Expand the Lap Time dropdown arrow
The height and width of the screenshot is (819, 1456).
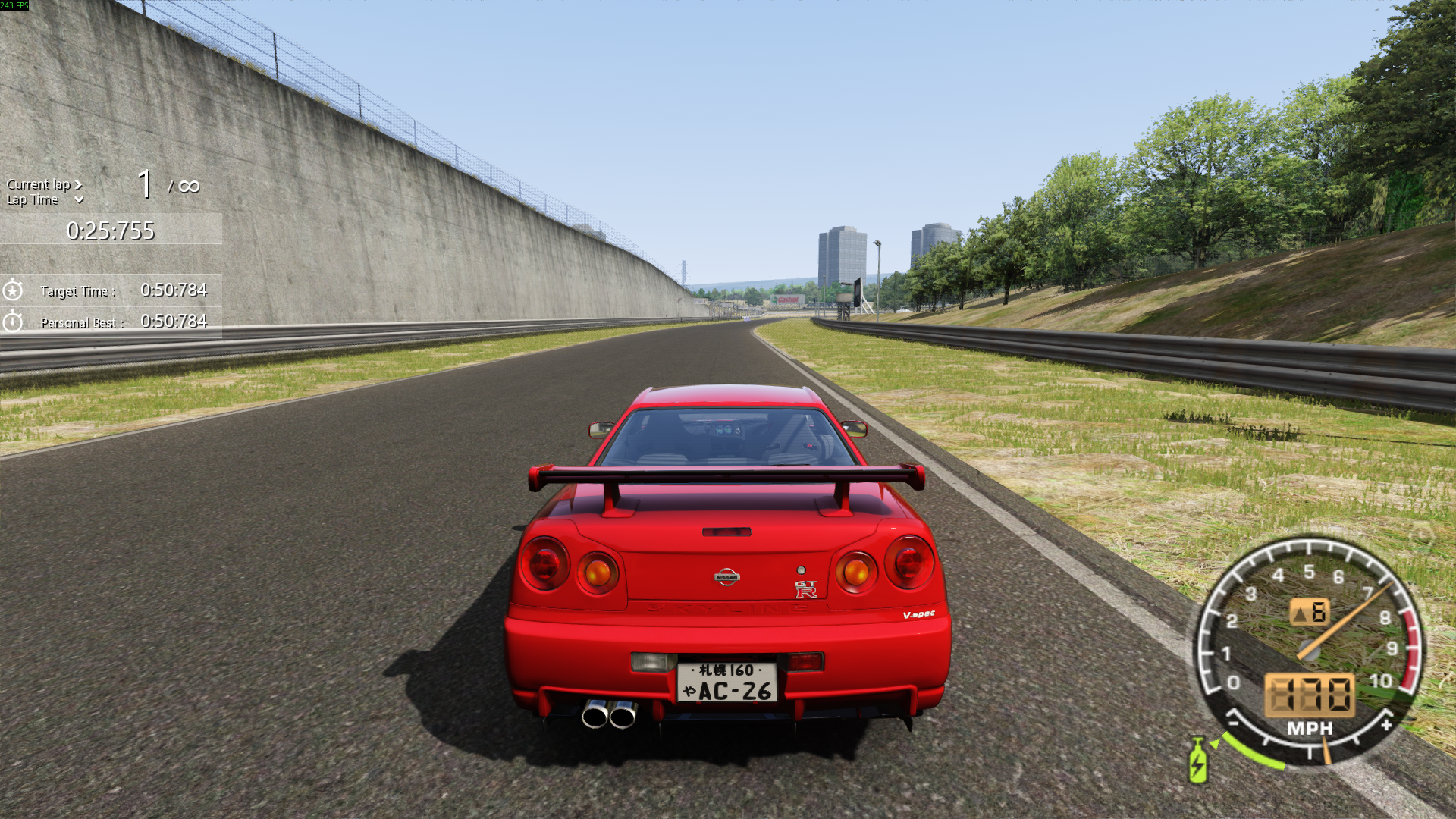coord(79,200)
